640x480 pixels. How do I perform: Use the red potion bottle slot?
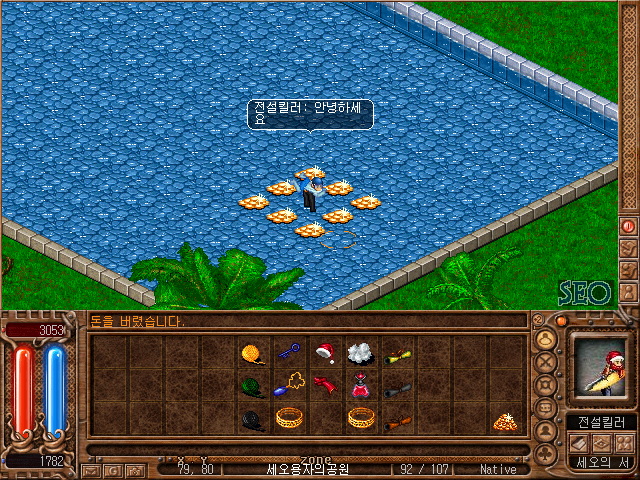(x=360, y=386)
